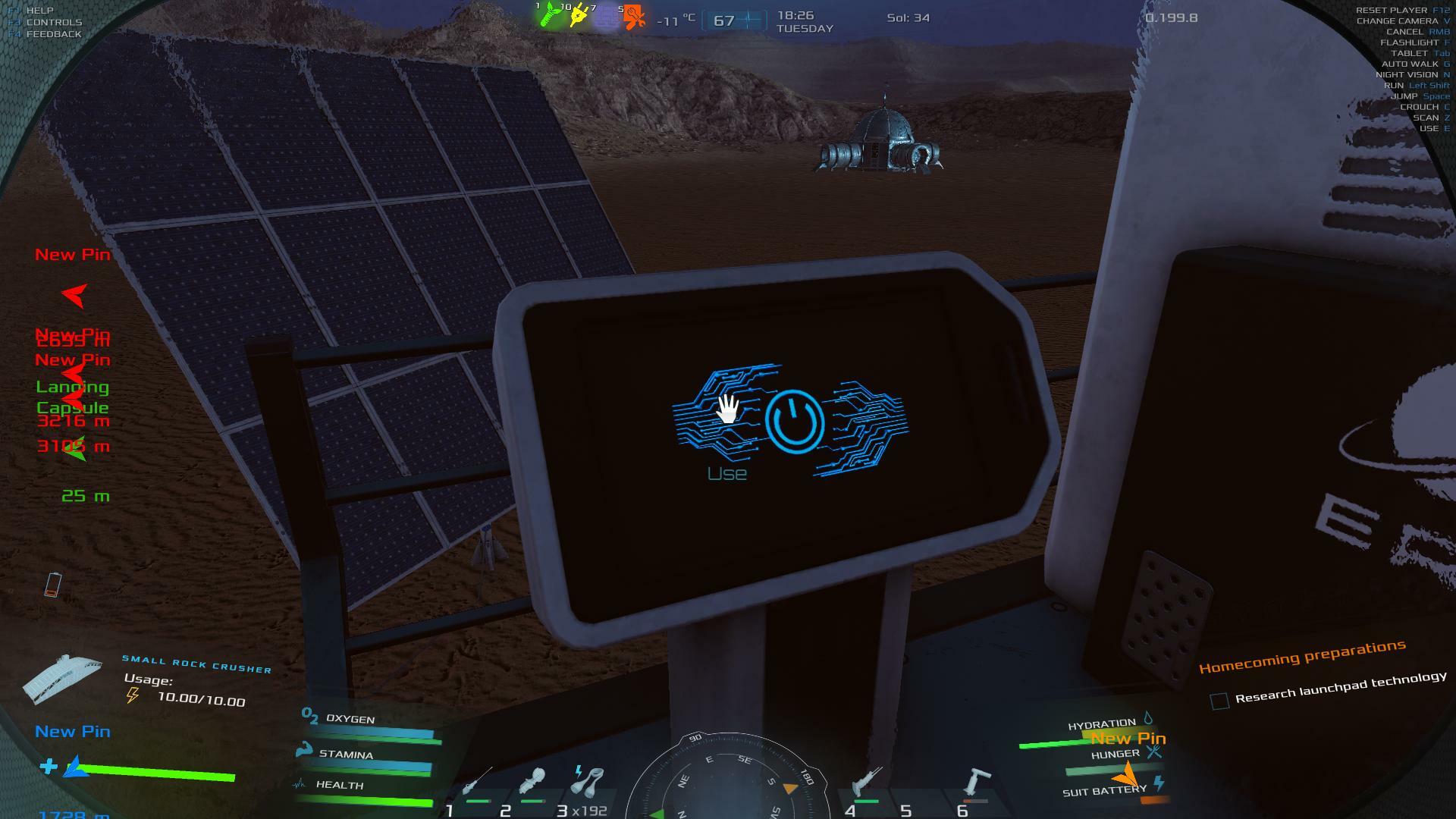Click the power button on the terminal screen
1456x819 pixels.
794,419
